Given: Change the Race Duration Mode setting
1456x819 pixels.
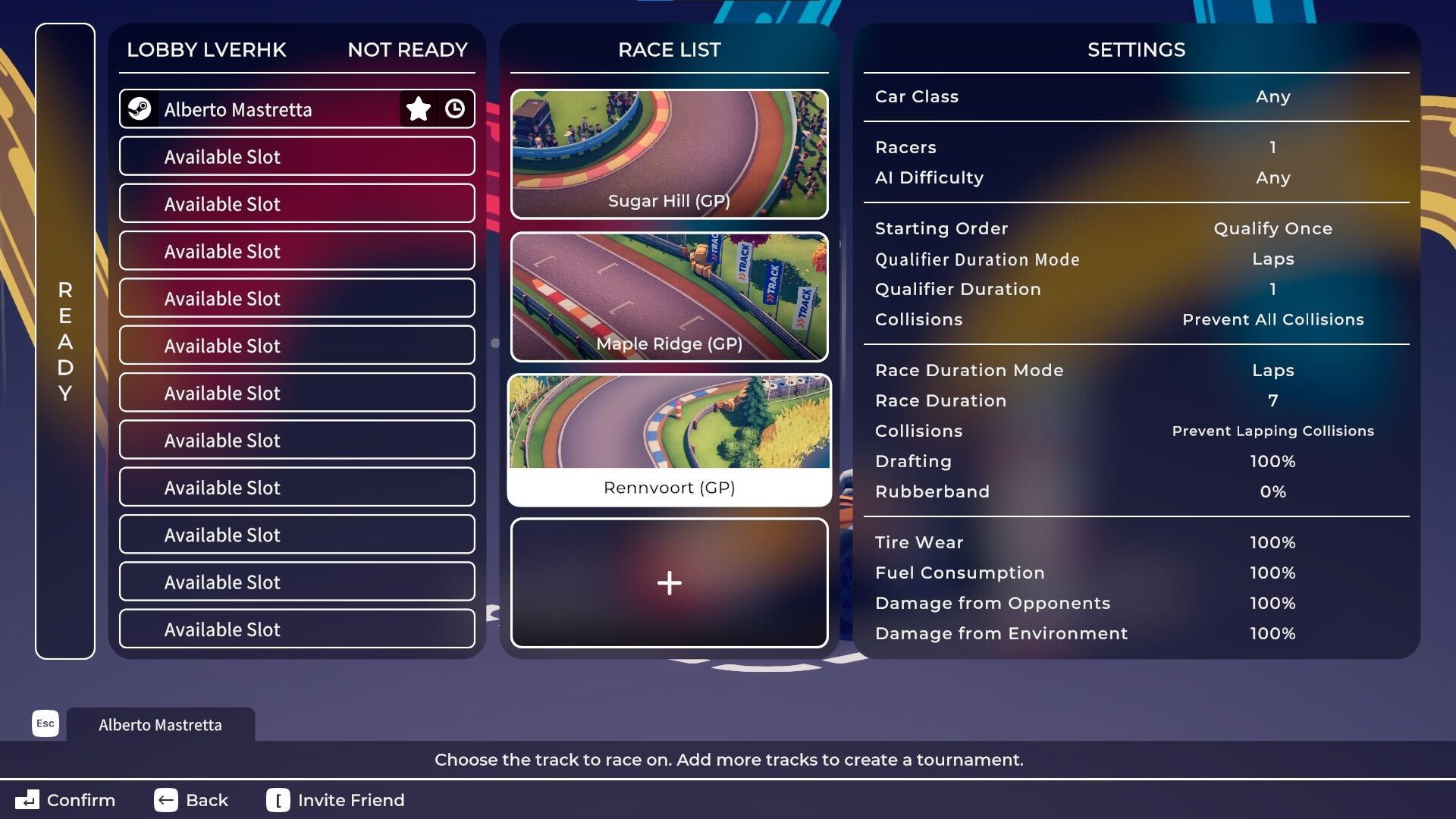Looking at the screenshot, I should pos(1136,370).
